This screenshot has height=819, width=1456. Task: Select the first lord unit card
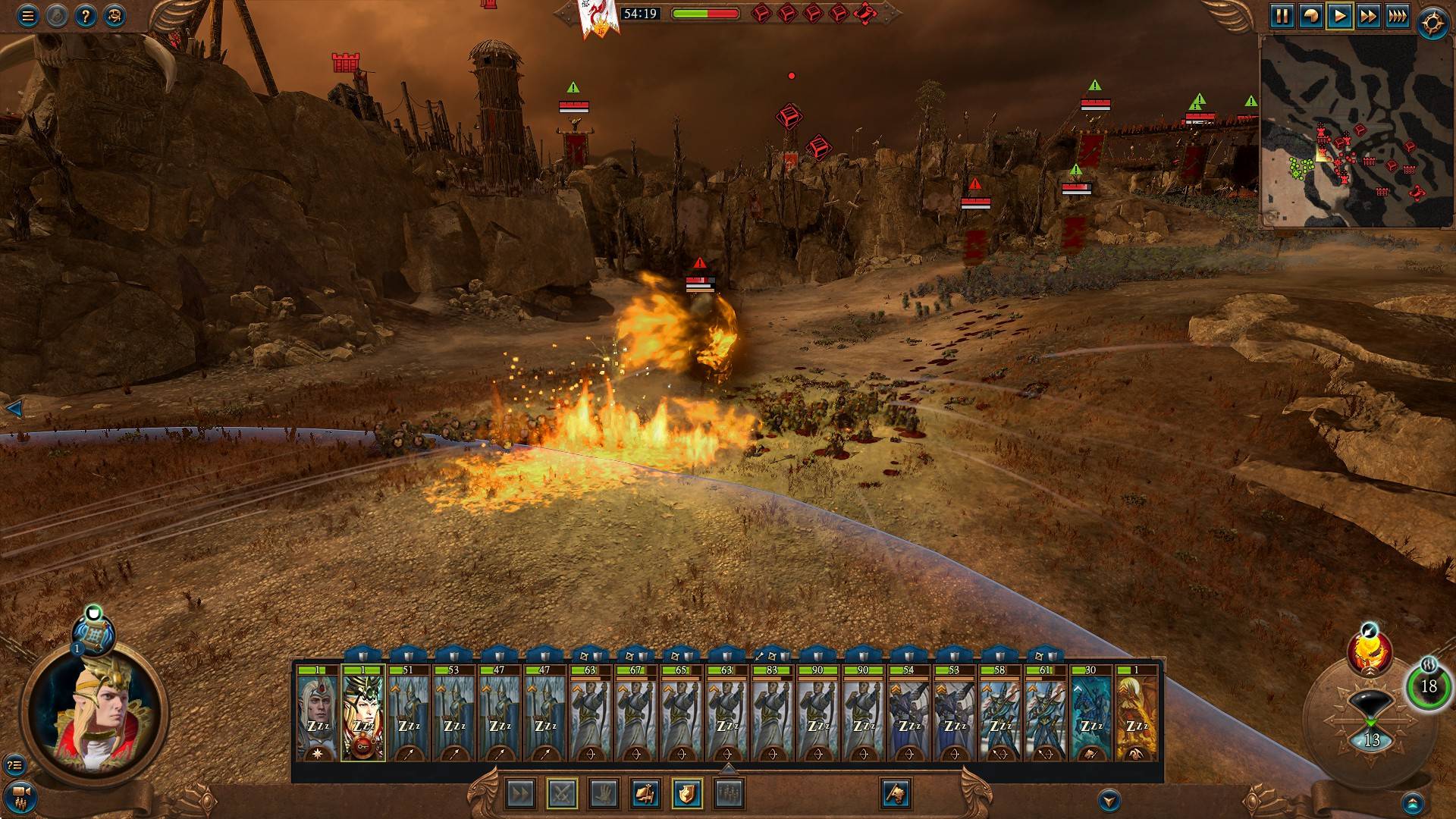318,713
